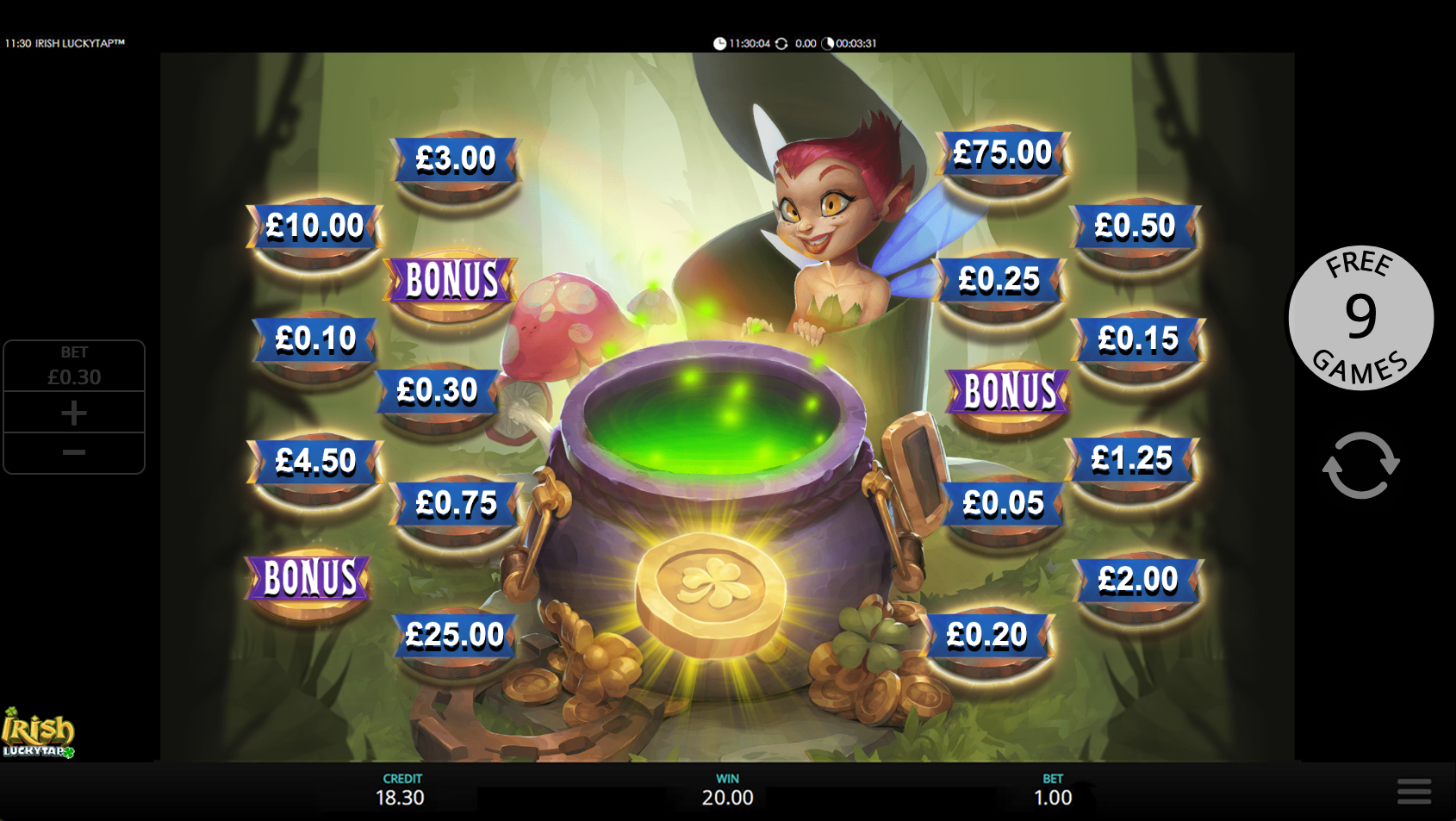
Task: Pick the £0.75 prize plaque
Action: [456, 503]
